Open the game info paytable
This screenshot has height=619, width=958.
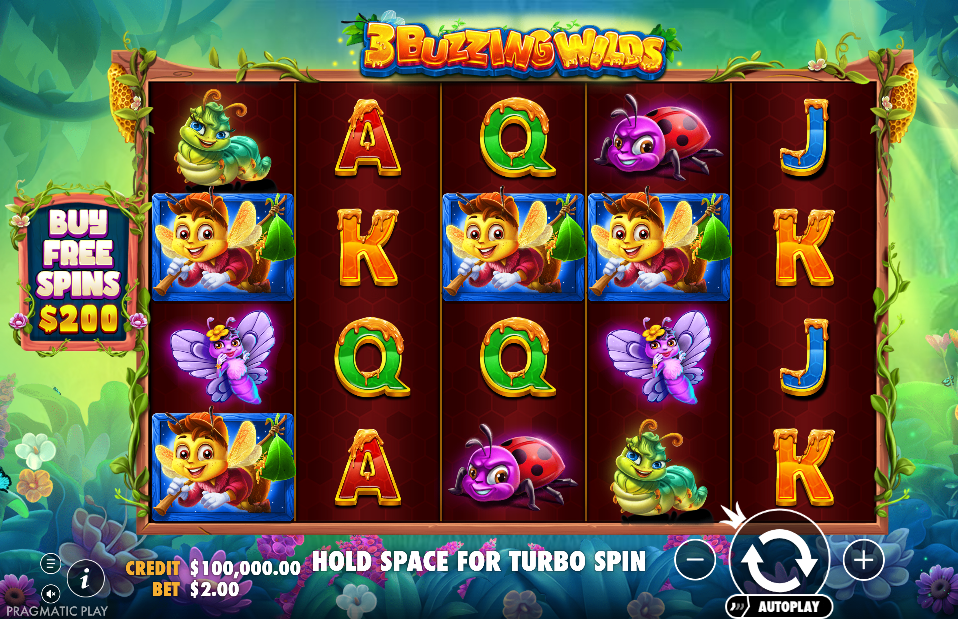[x=86, y=577]
